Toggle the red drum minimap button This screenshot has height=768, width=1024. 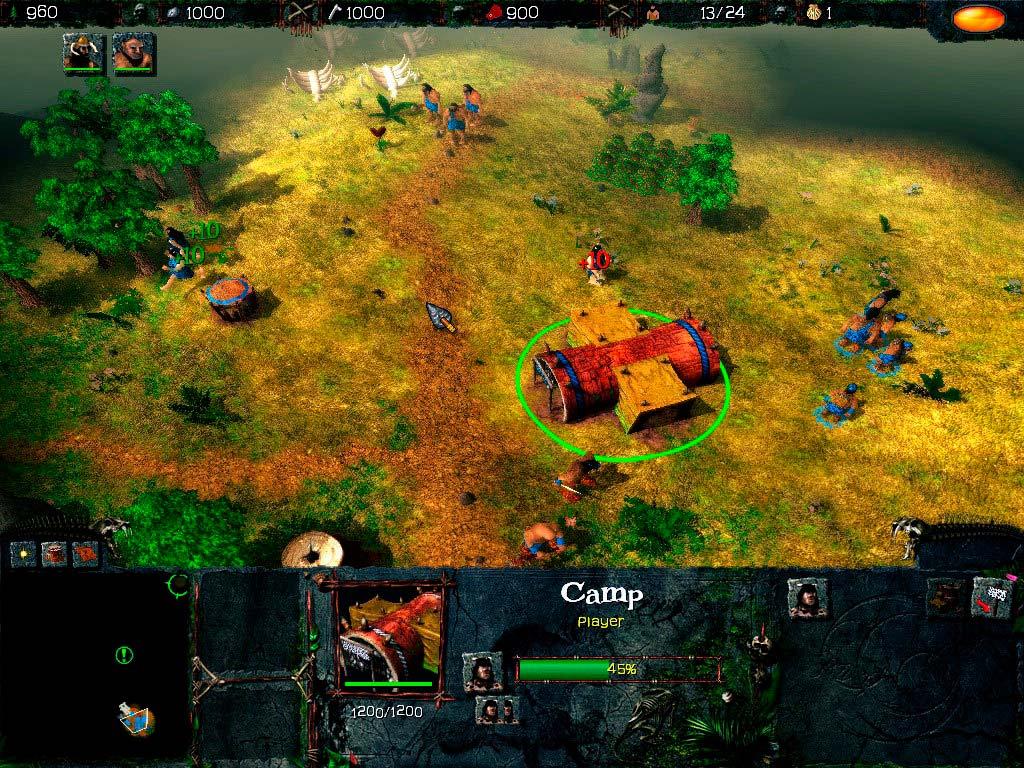(54, 553)
